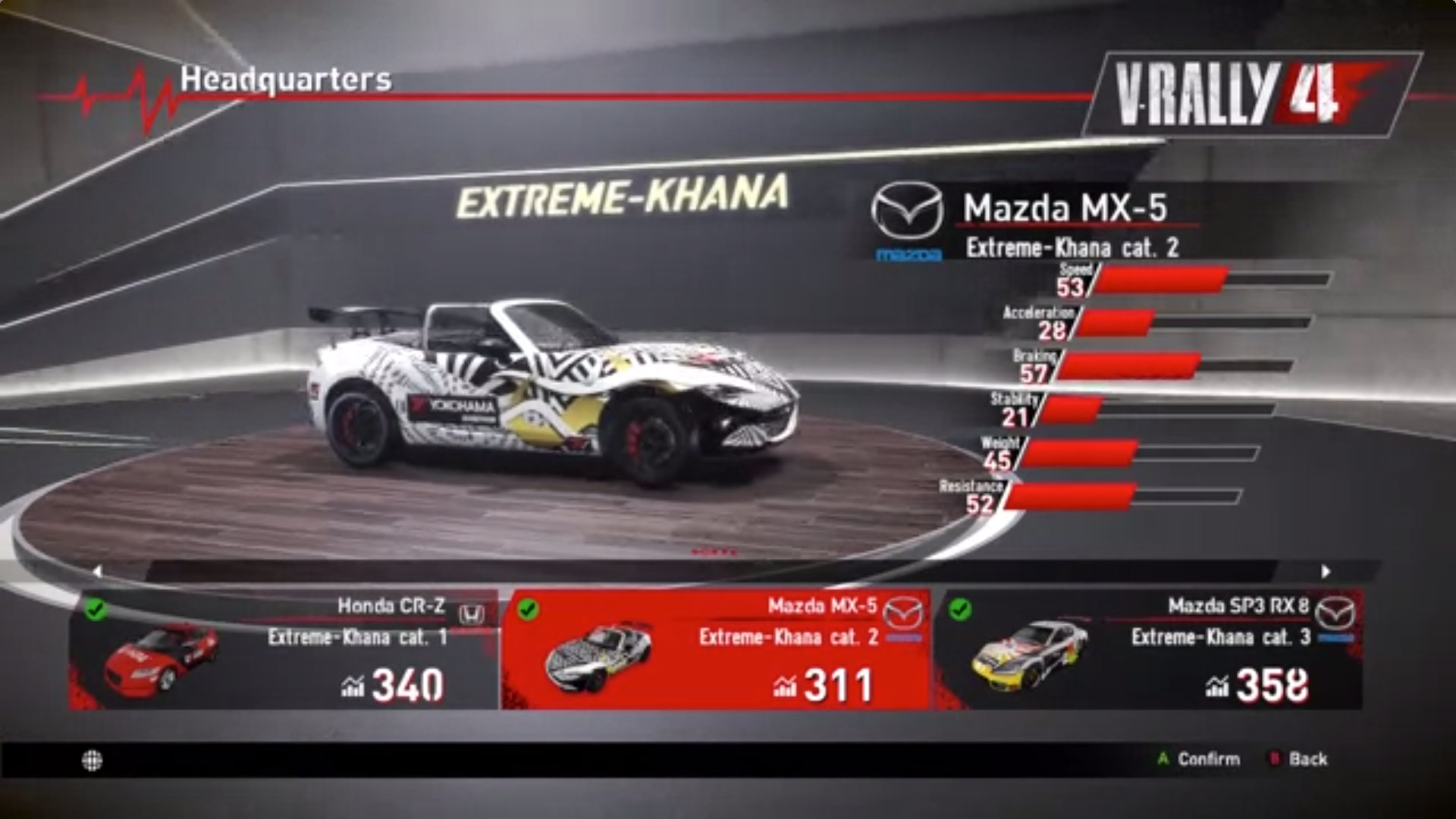
Task: Advance car list with right arrow
Action: tap(1326, 572)
